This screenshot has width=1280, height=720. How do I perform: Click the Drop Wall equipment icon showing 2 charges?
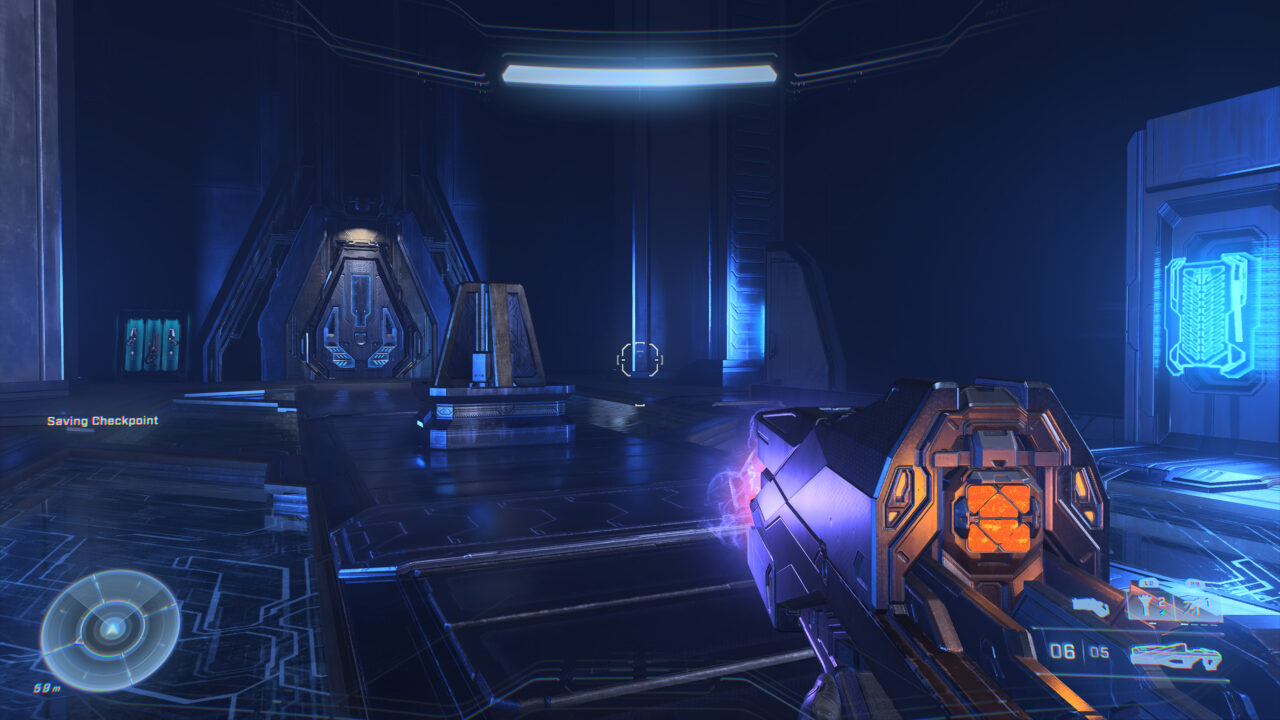[1146, 604]
